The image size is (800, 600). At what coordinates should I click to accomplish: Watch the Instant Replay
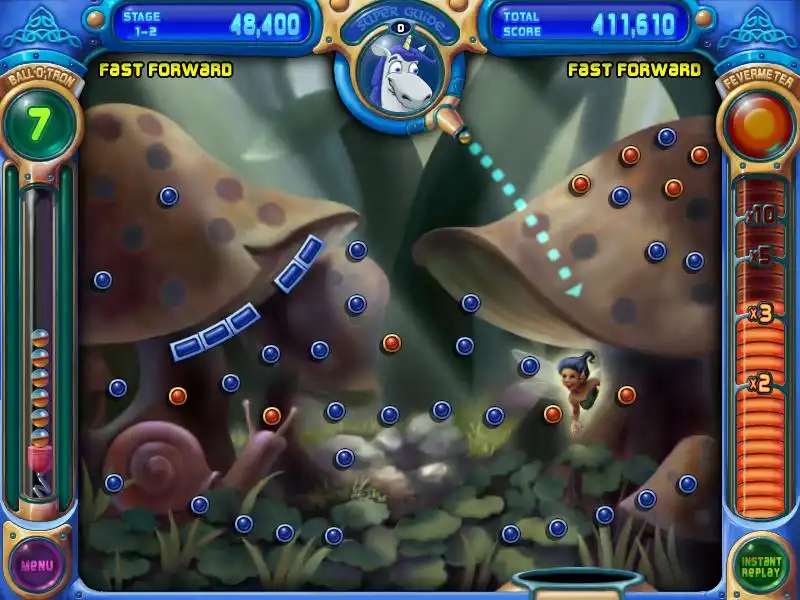click(x=761, y=565)
